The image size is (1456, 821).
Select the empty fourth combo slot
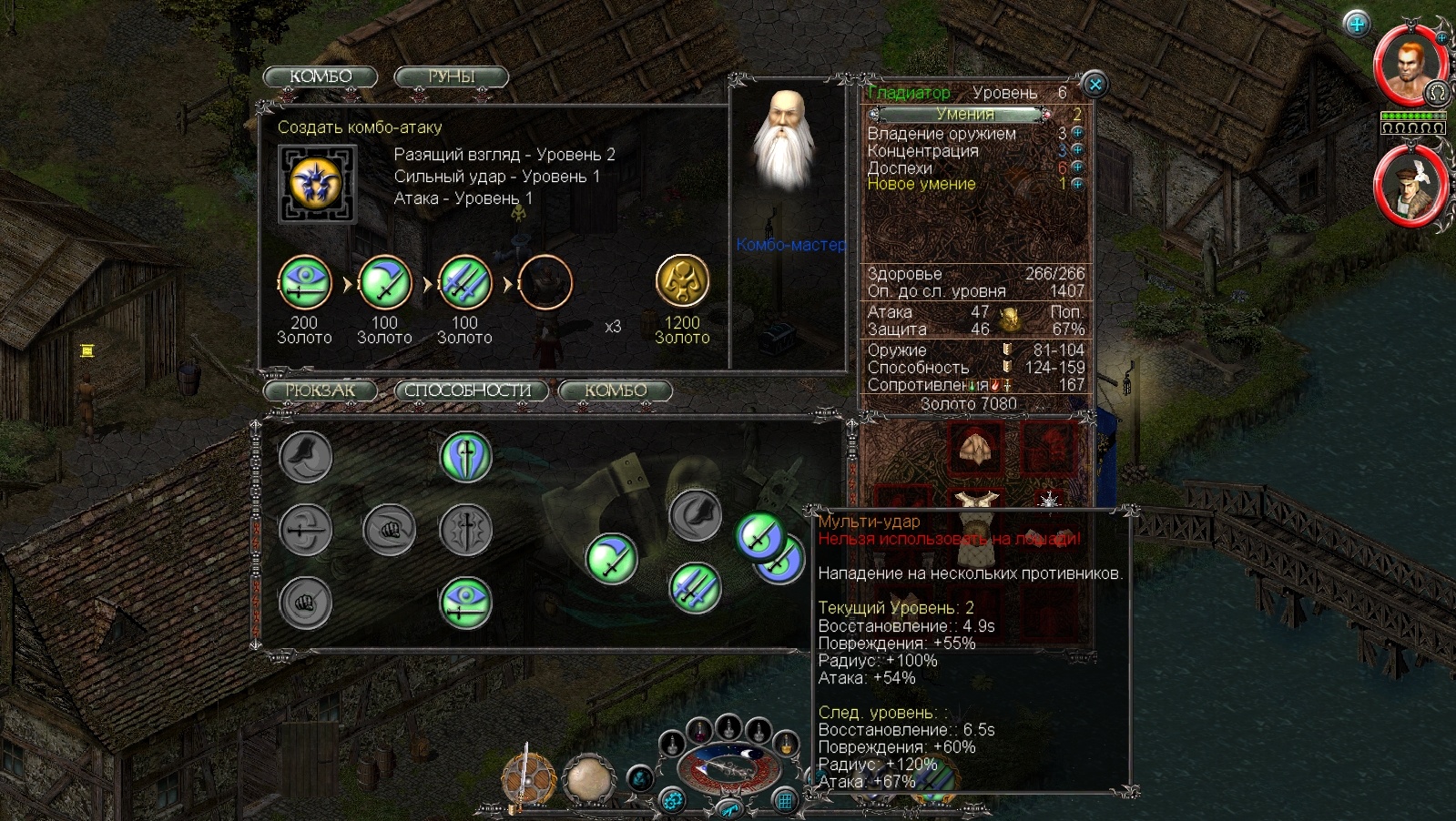coord(545,283)
